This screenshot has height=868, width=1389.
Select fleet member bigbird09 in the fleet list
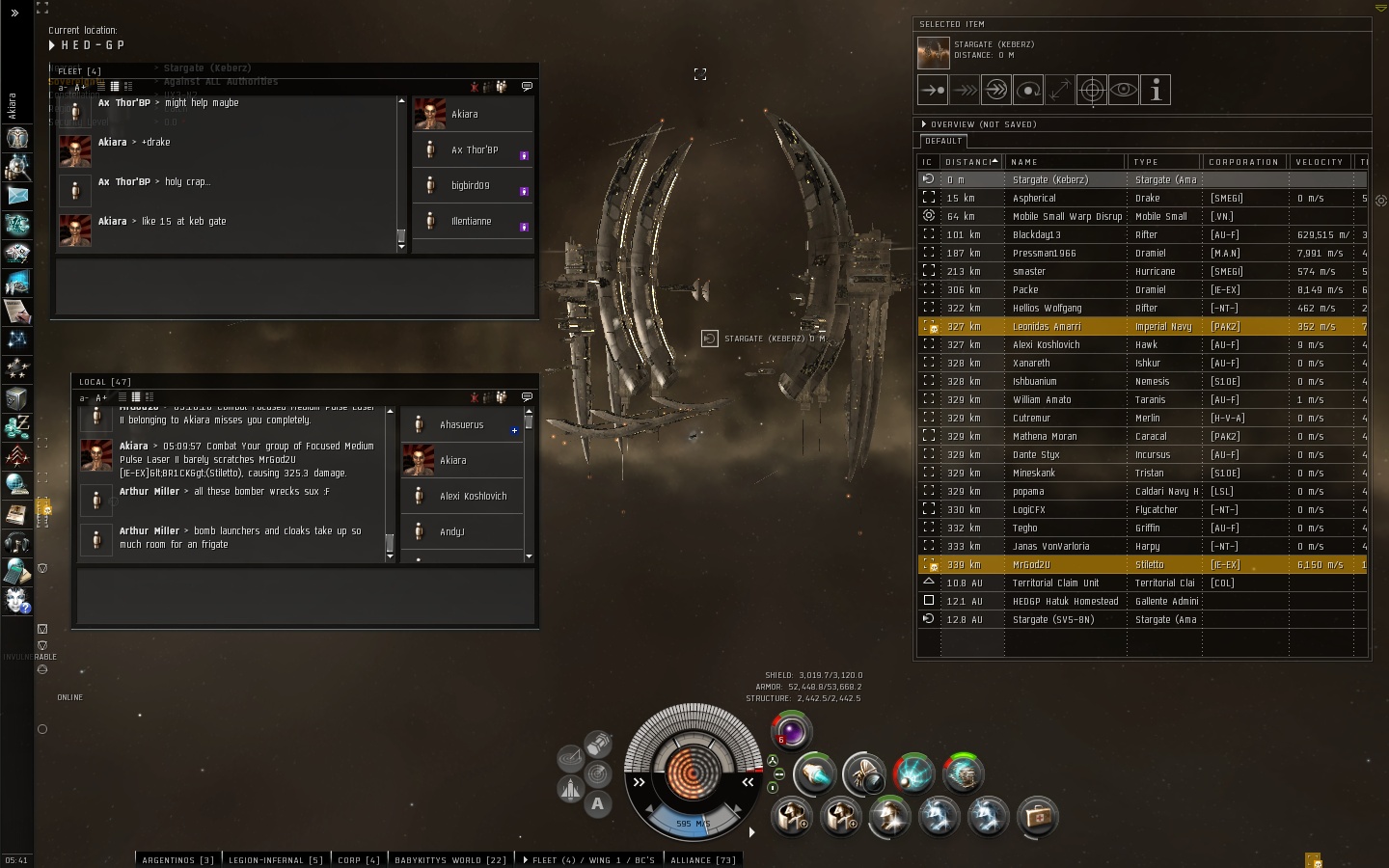pos(473,185)
